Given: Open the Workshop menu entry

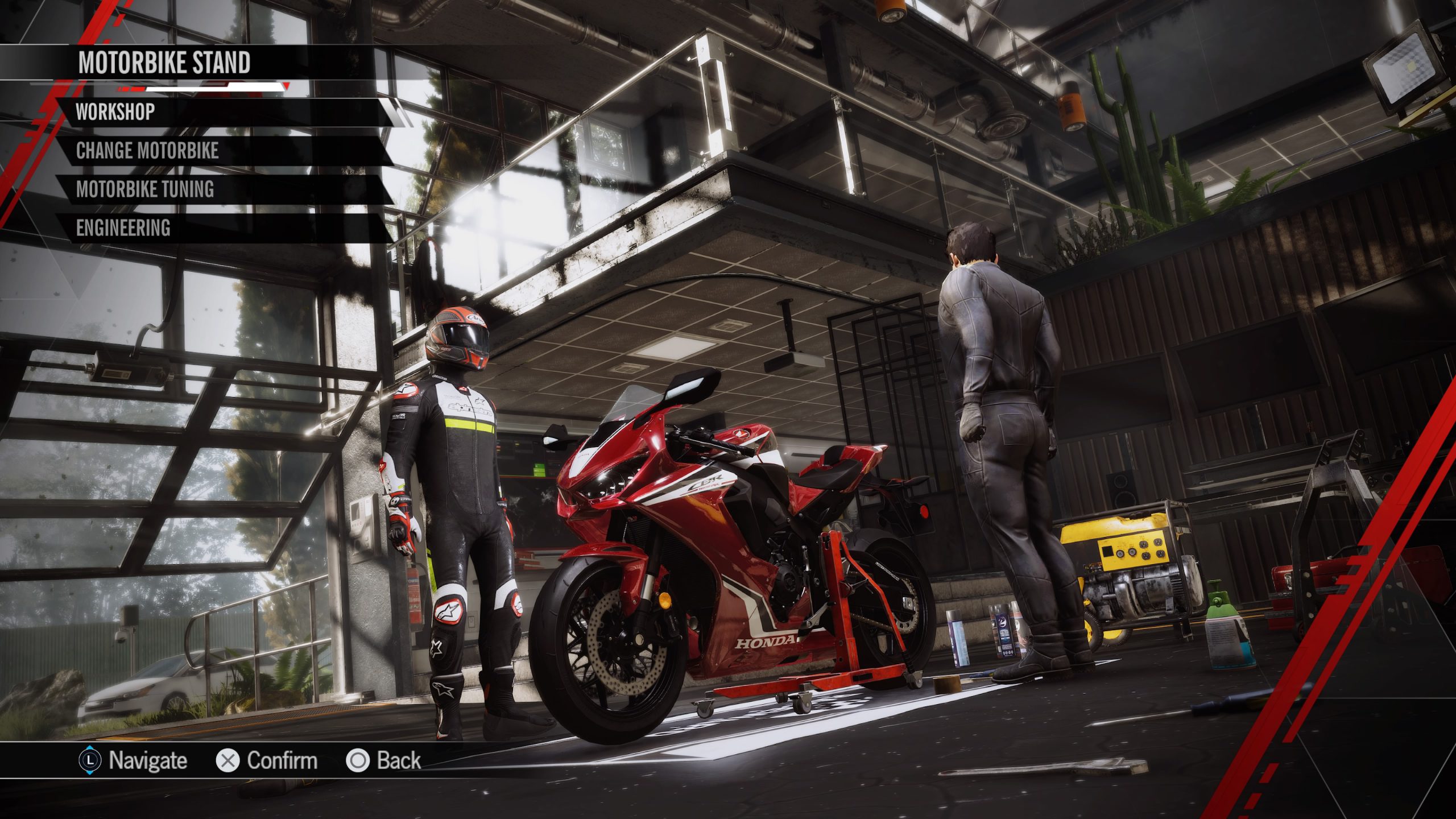Looking at the screenshot, I should click(x=116, y=112).
